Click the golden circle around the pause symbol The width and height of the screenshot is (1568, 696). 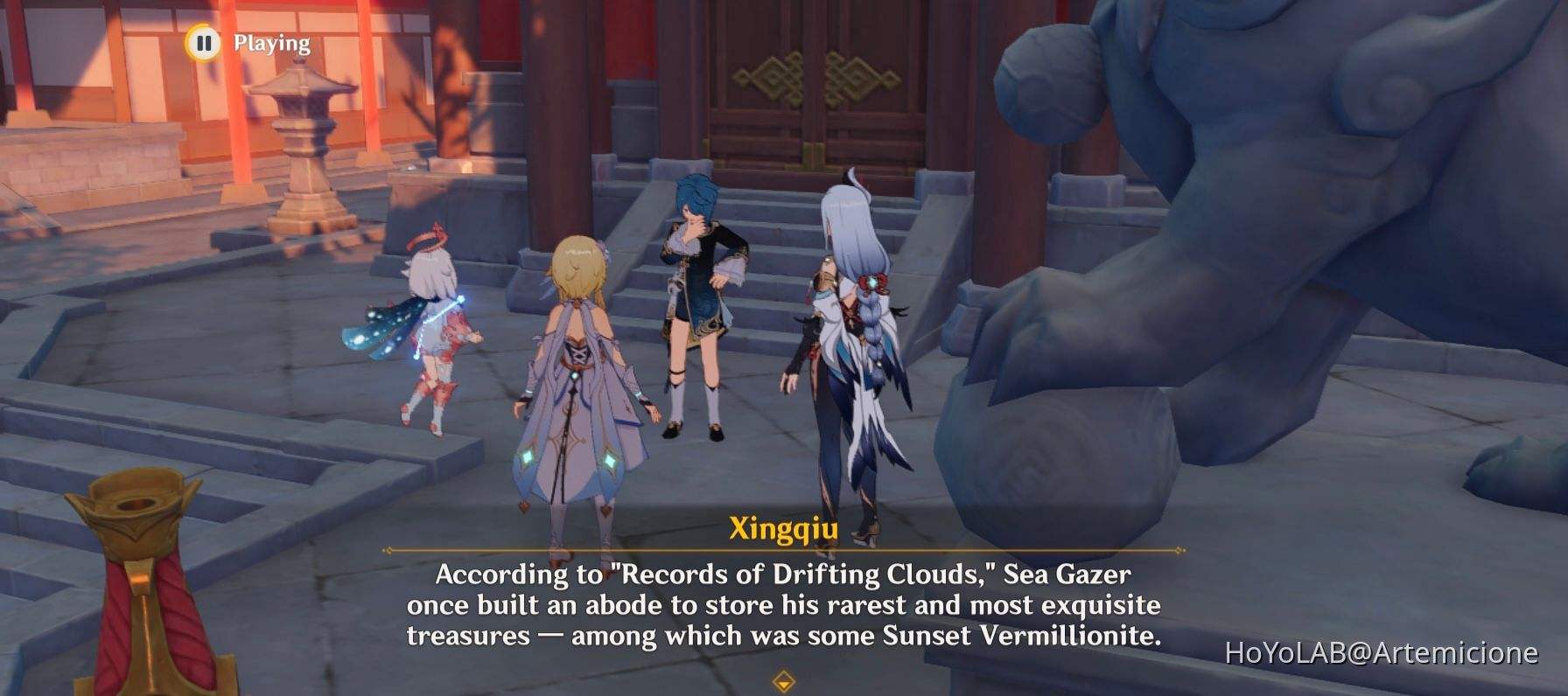click(204, 42)
